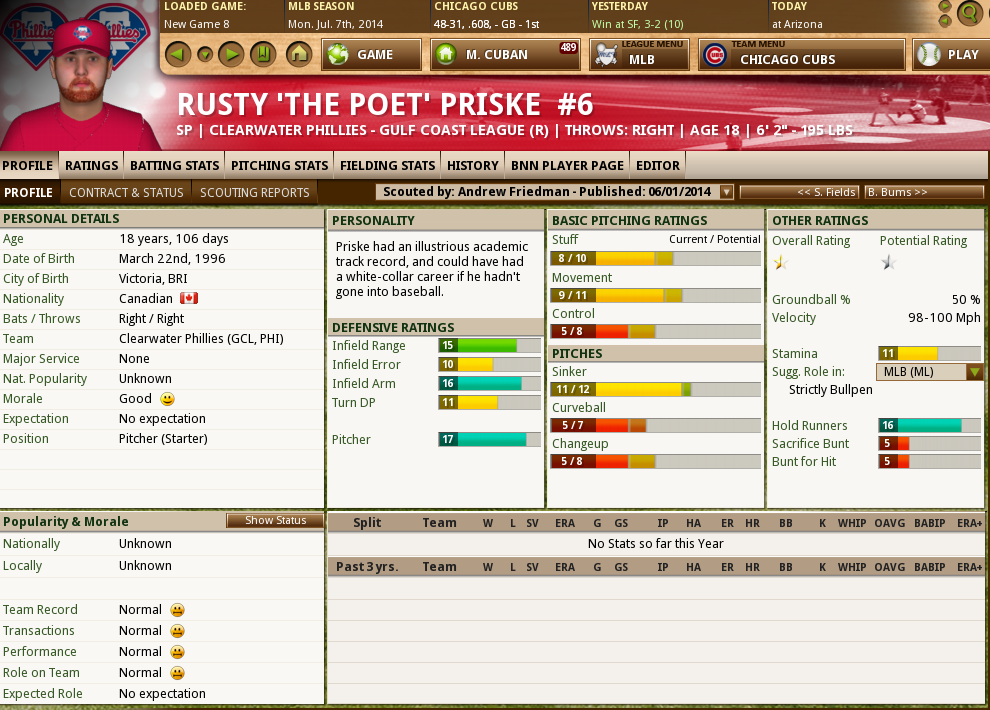The height and width of the screenshot is (710, 990).
Task: View the Pitching Stats tab
Action: (279, 165)
